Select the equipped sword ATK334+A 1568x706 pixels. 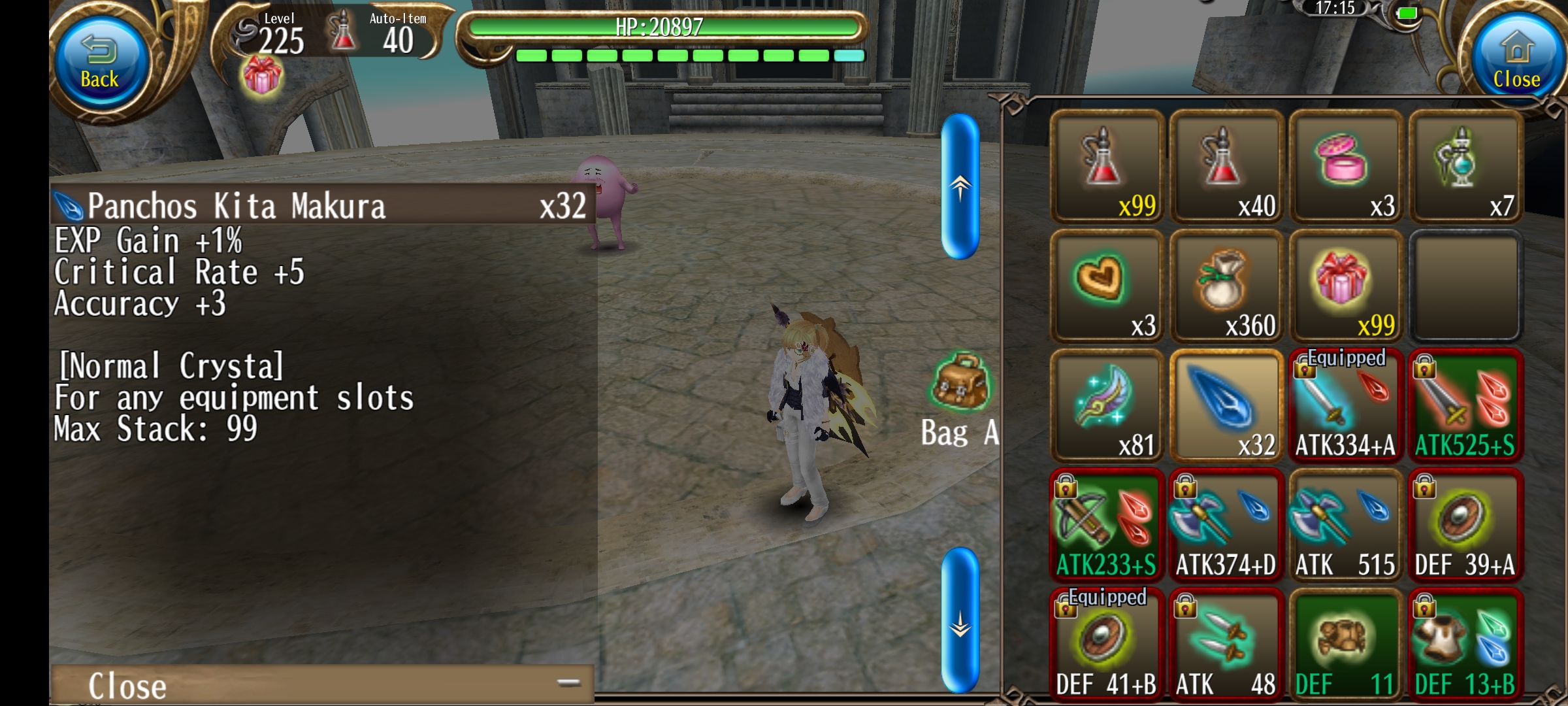coord(1345,406)
